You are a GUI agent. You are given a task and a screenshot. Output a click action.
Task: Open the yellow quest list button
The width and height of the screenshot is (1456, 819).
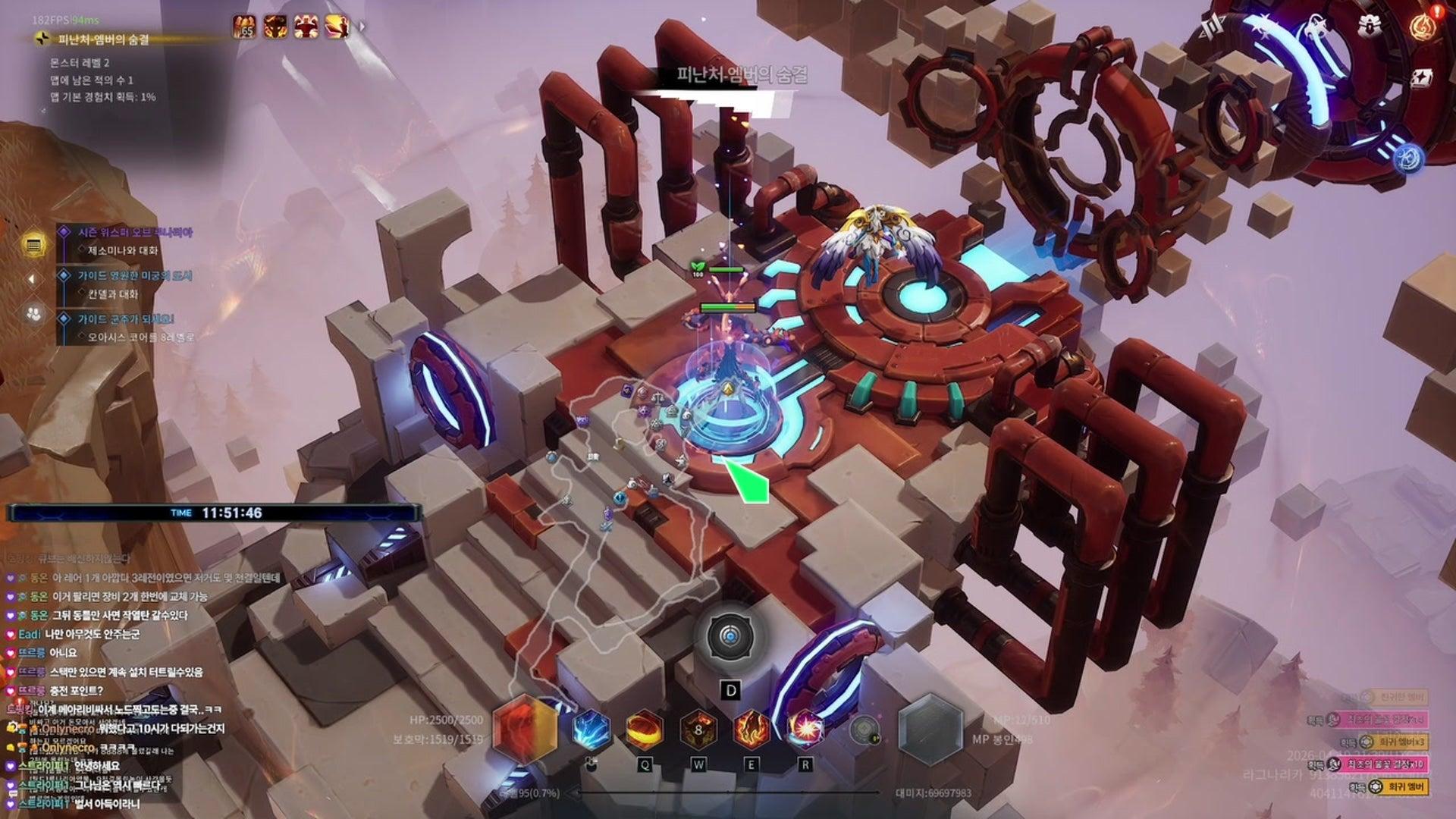tap(33, 245)
